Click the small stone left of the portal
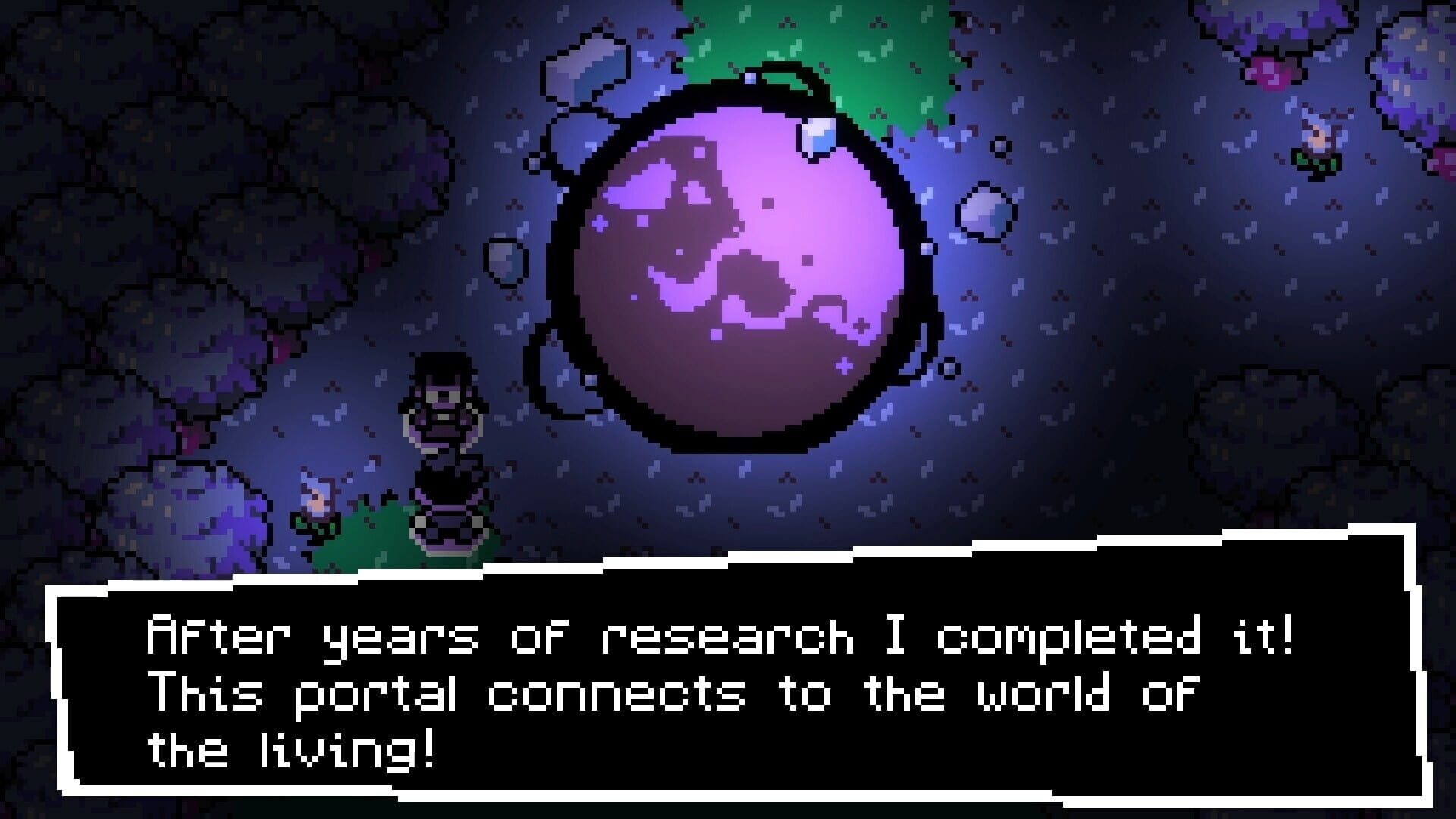The width and height of the screenshot is (1456, 819). pyautogui.click(x=504, y=262)
